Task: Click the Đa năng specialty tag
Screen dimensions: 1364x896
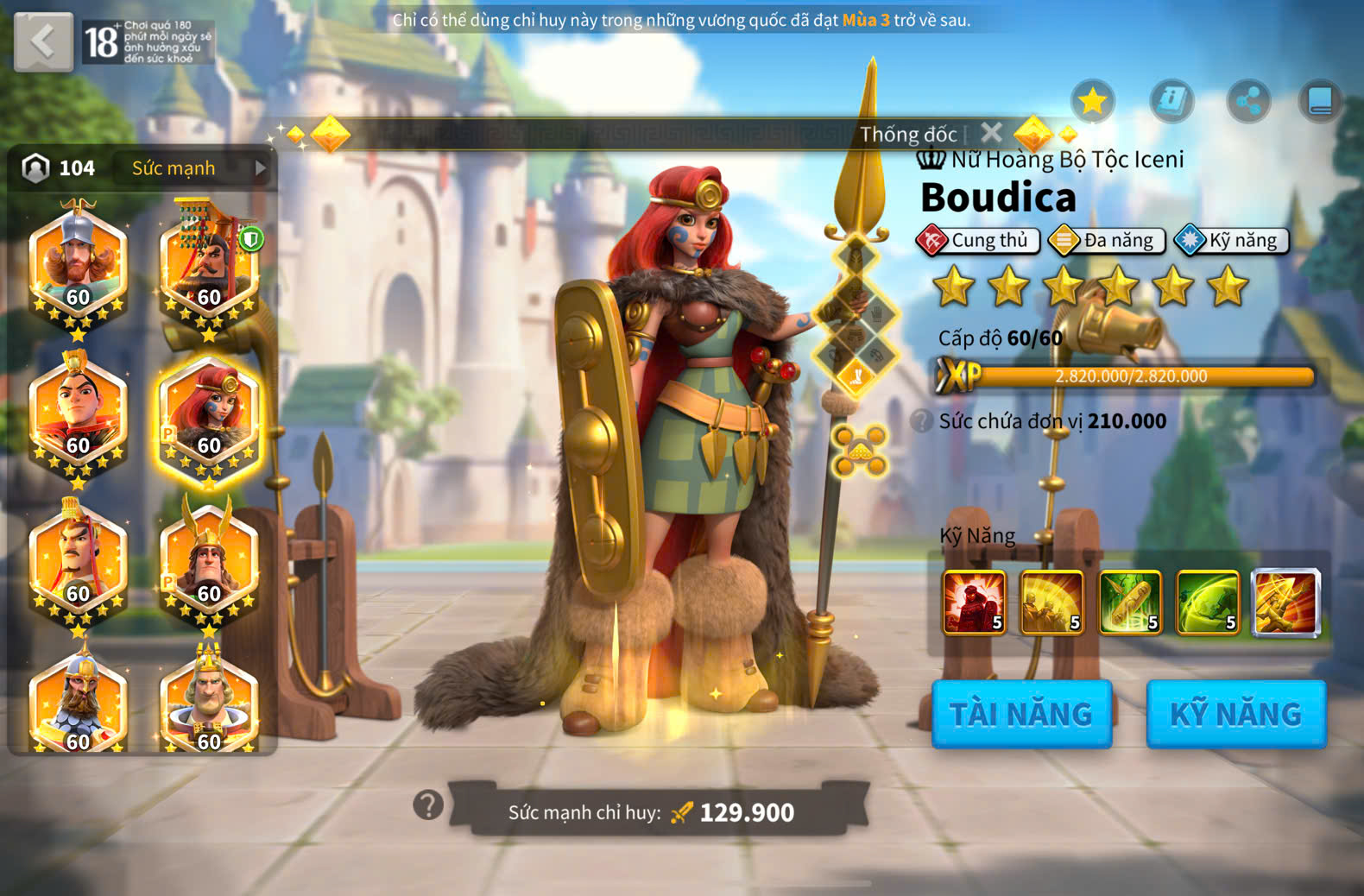Action: click(x=1106, y=241)
